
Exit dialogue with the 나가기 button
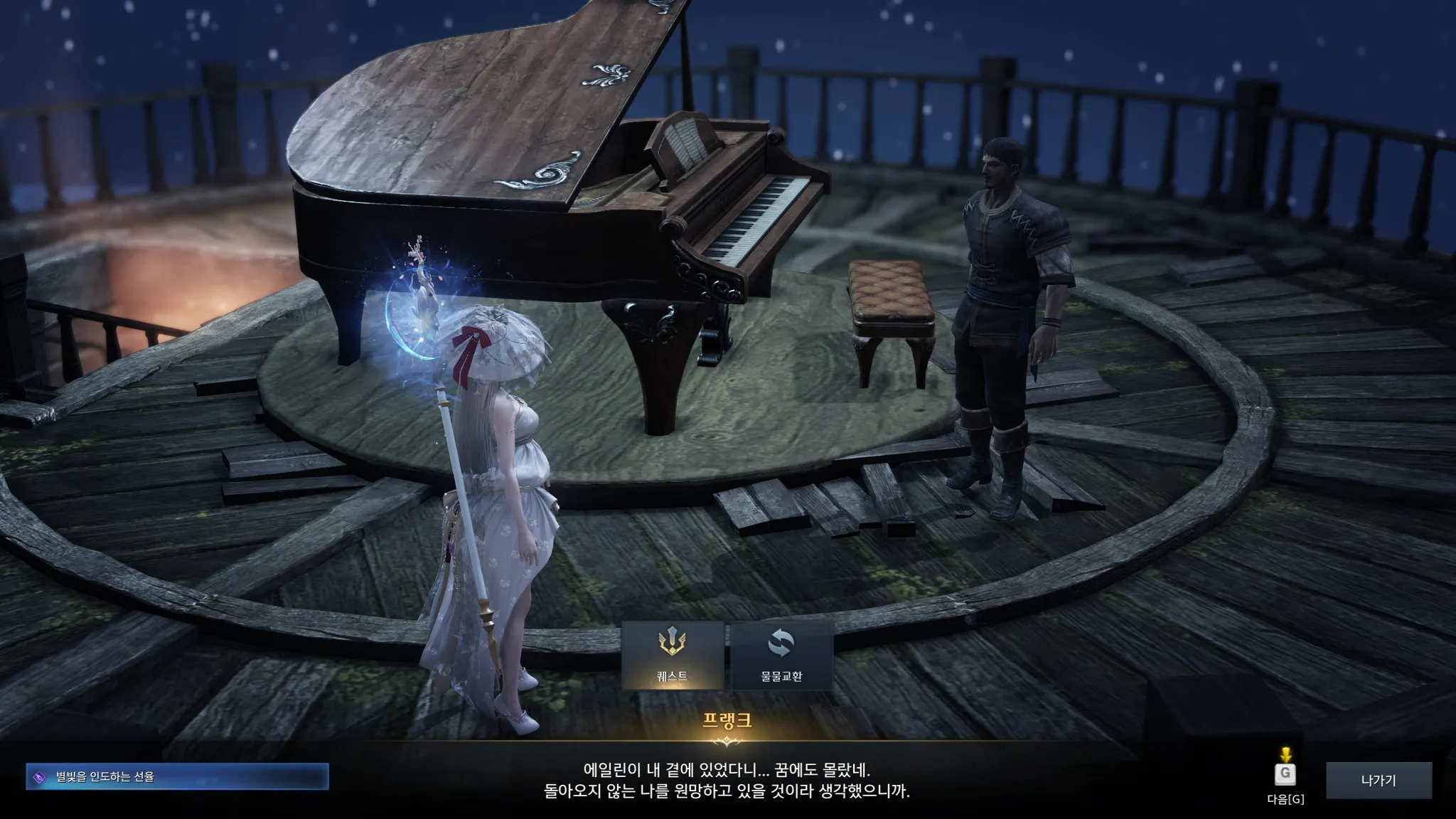(x=1379, y=781)
